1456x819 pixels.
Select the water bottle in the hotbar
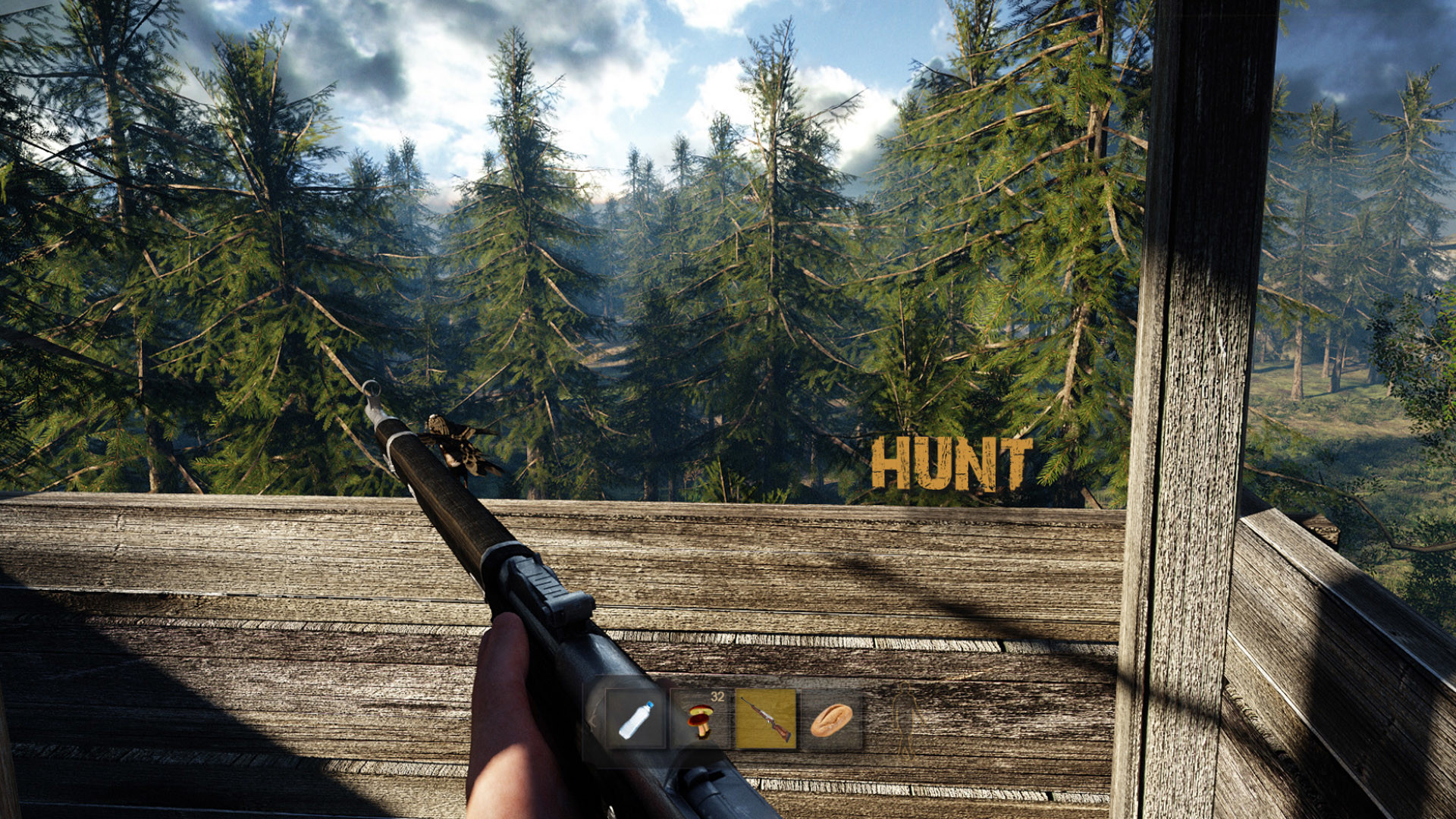click(x=637, y=720)
